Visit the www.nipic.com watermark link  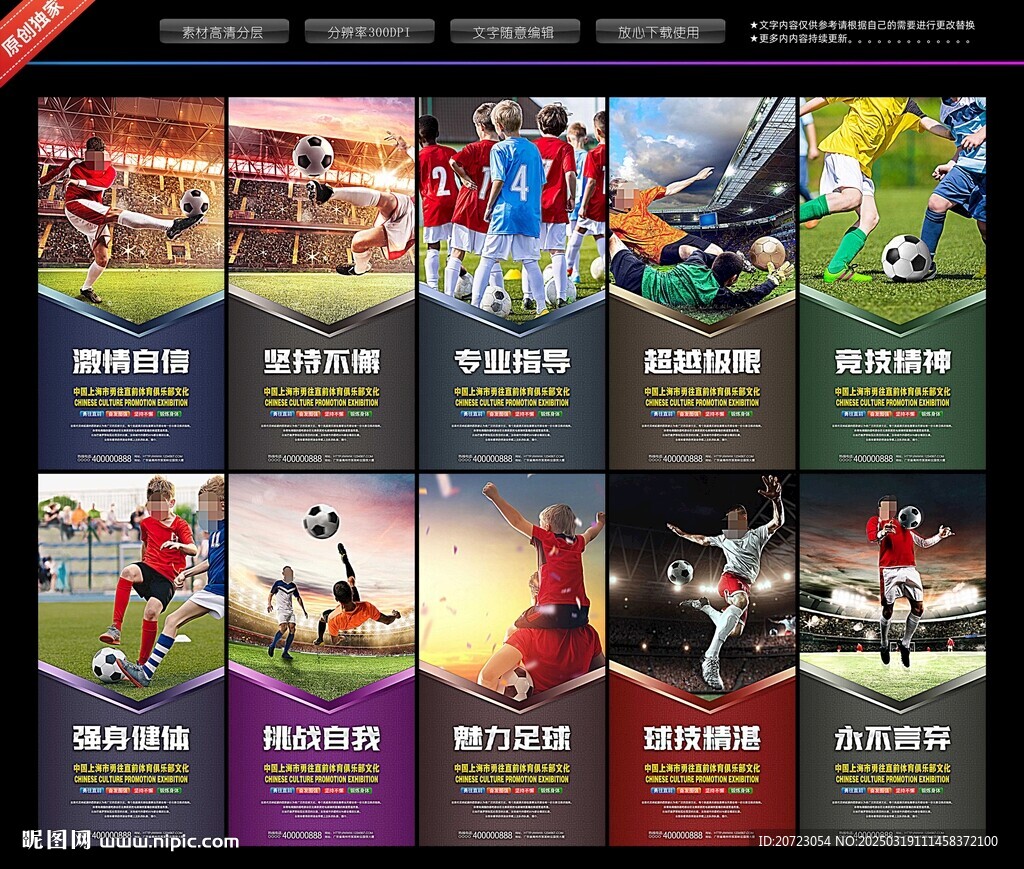[169, 842]
